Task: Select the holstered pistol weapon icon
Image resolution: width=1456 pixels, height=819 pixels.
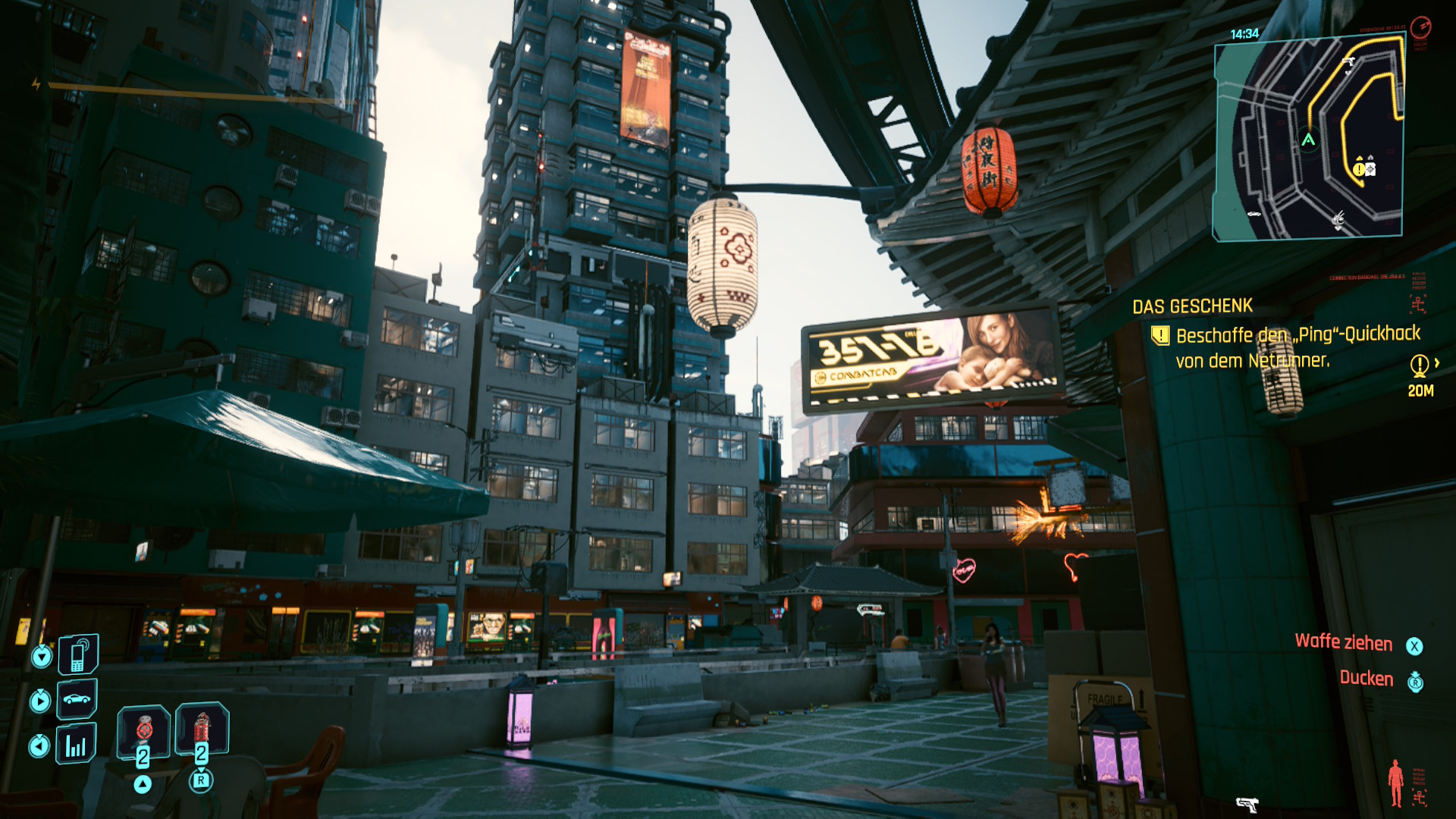Action: [x=1247, y=804]
